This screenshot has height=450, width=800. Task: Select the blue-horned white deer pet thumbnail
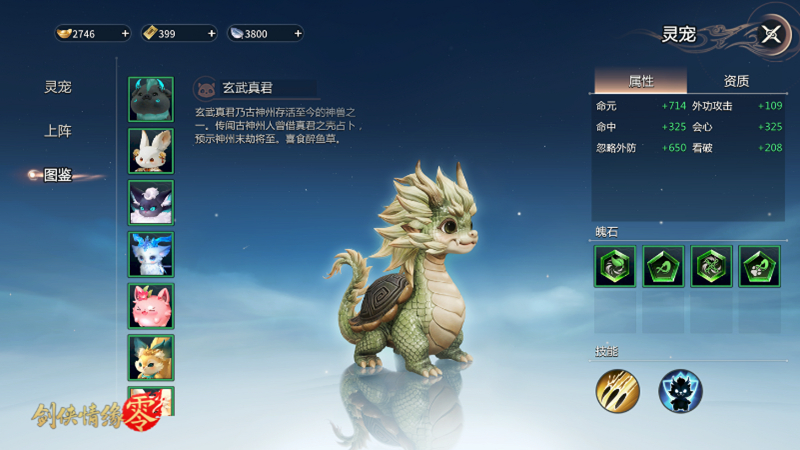[x=151, y=254]
